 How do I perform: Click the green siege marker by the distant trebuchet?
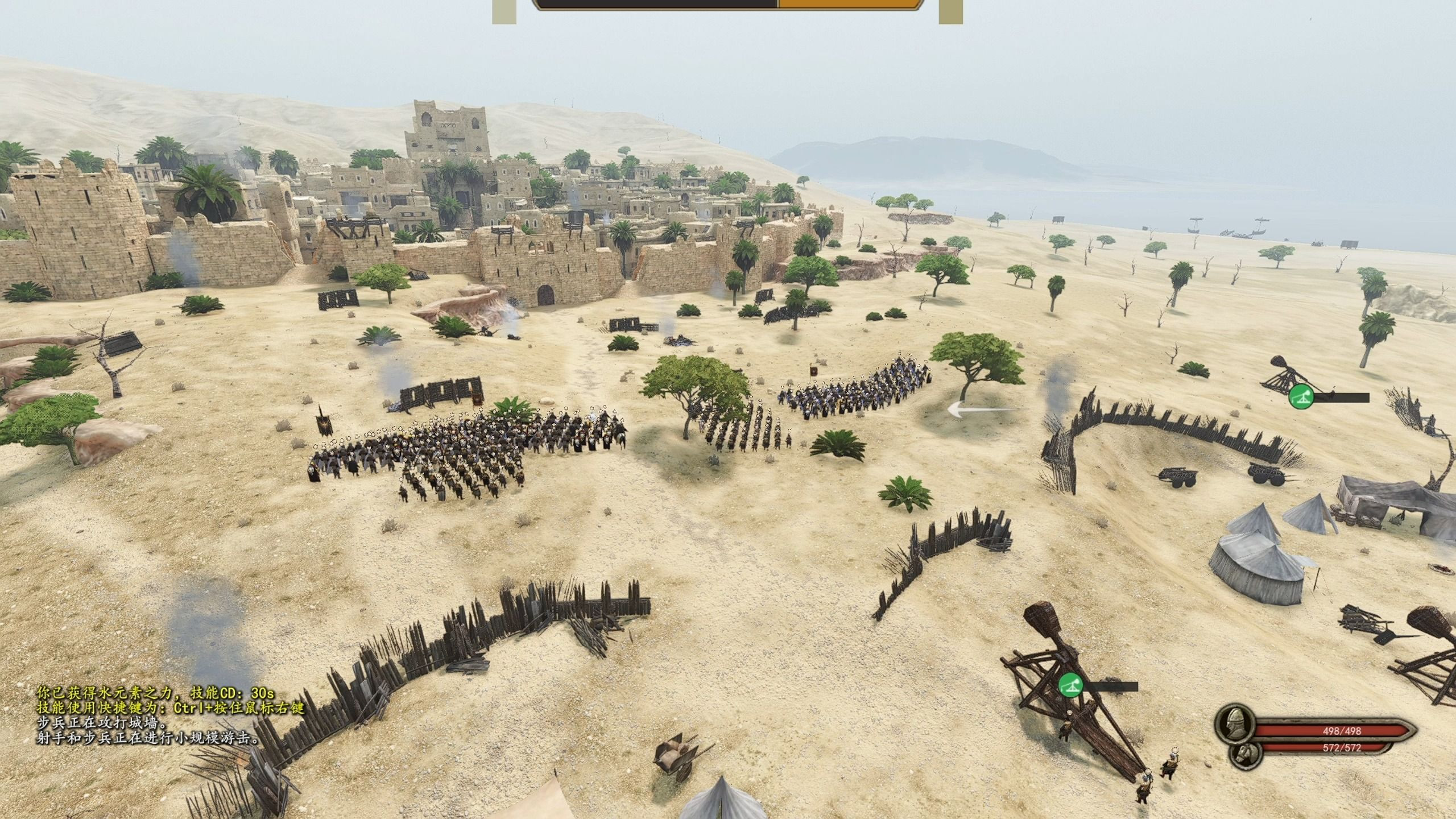tap(1301, 396)
